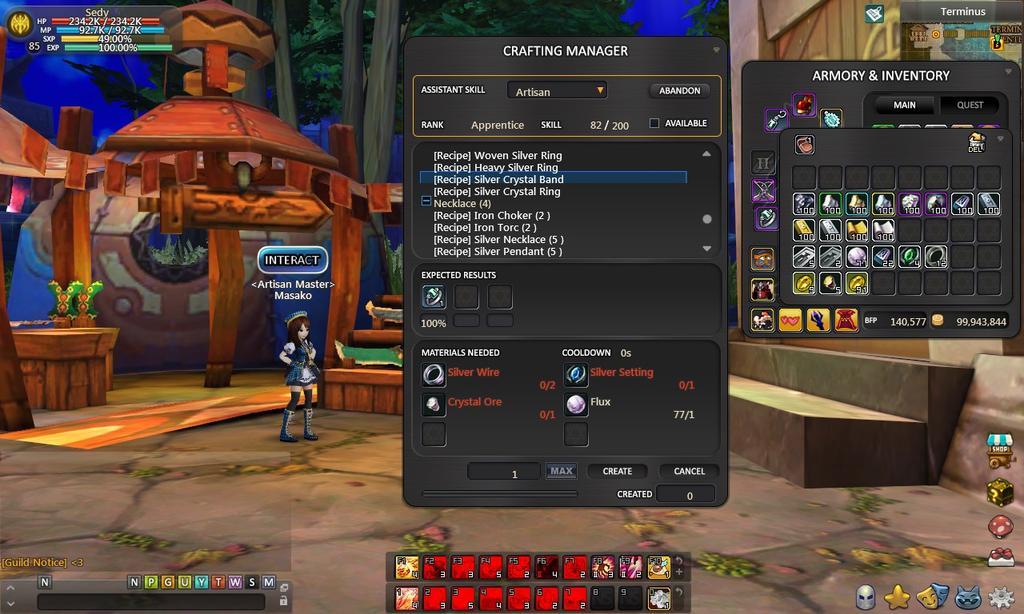Viewport: 1024px width, 614px height.
Task: Select the Woven Silver Ring recipe
Action: (x=497, y=156)
